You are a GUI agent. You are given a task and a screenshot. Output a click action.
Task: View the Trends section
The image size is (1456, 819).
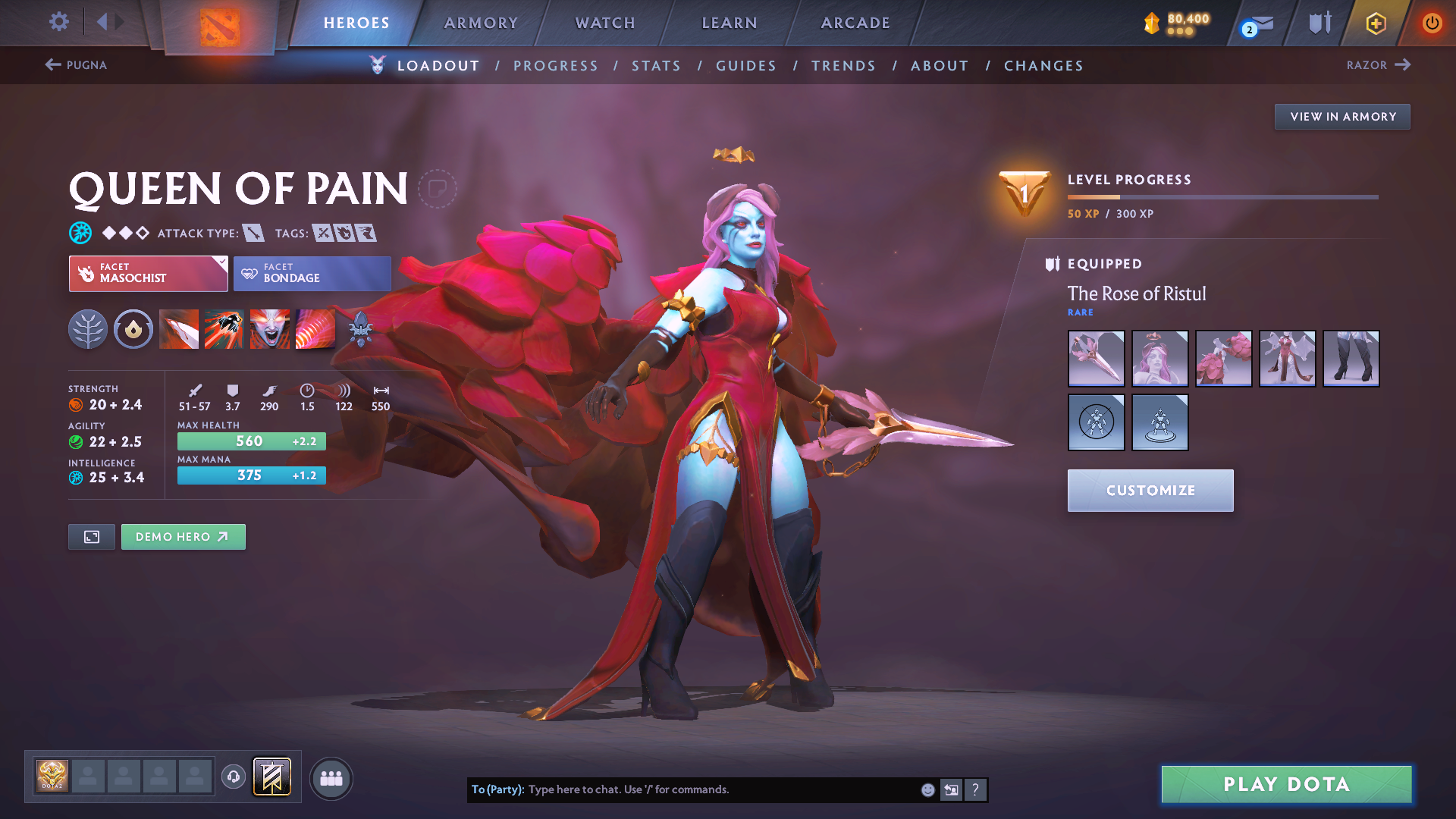tap(843, 66)
